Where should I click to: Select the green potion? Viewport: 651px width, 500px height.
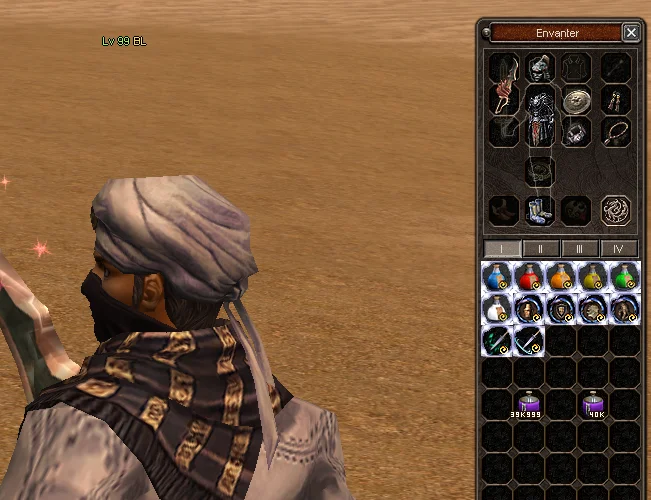point(625,276)
